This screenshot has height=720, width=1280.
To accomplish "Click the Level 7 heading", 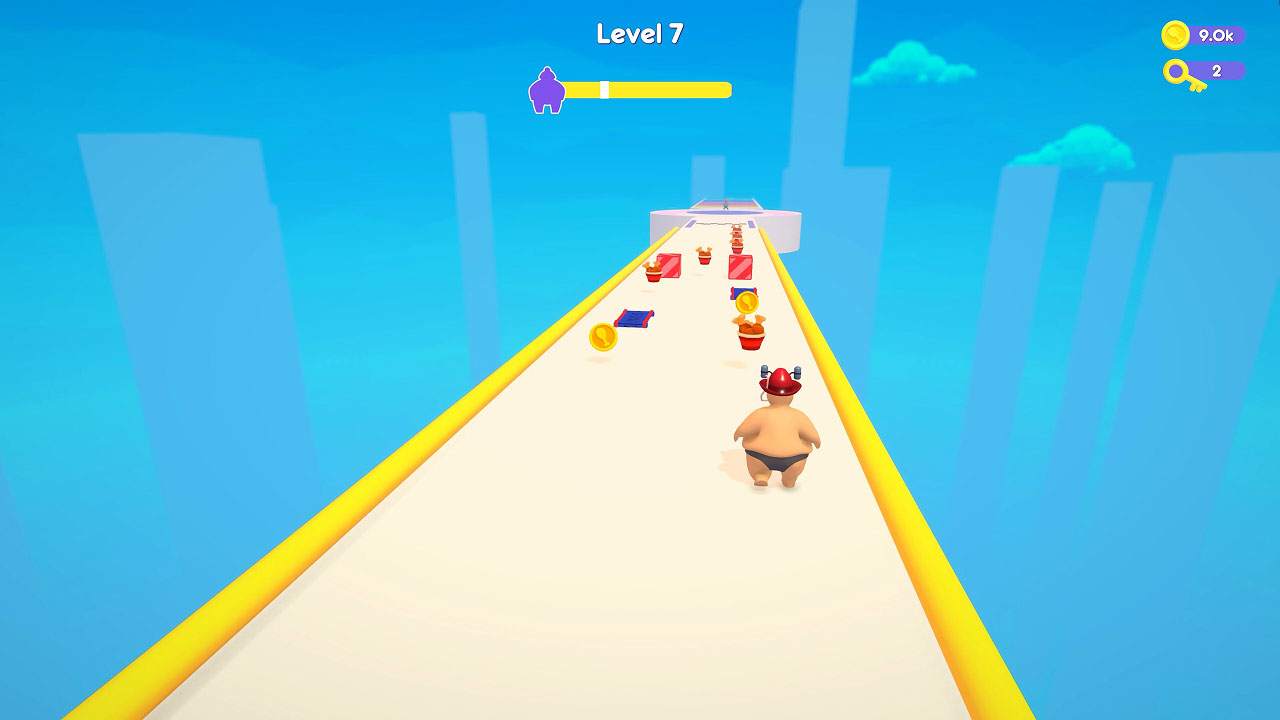I will click(x=638, y=33).
